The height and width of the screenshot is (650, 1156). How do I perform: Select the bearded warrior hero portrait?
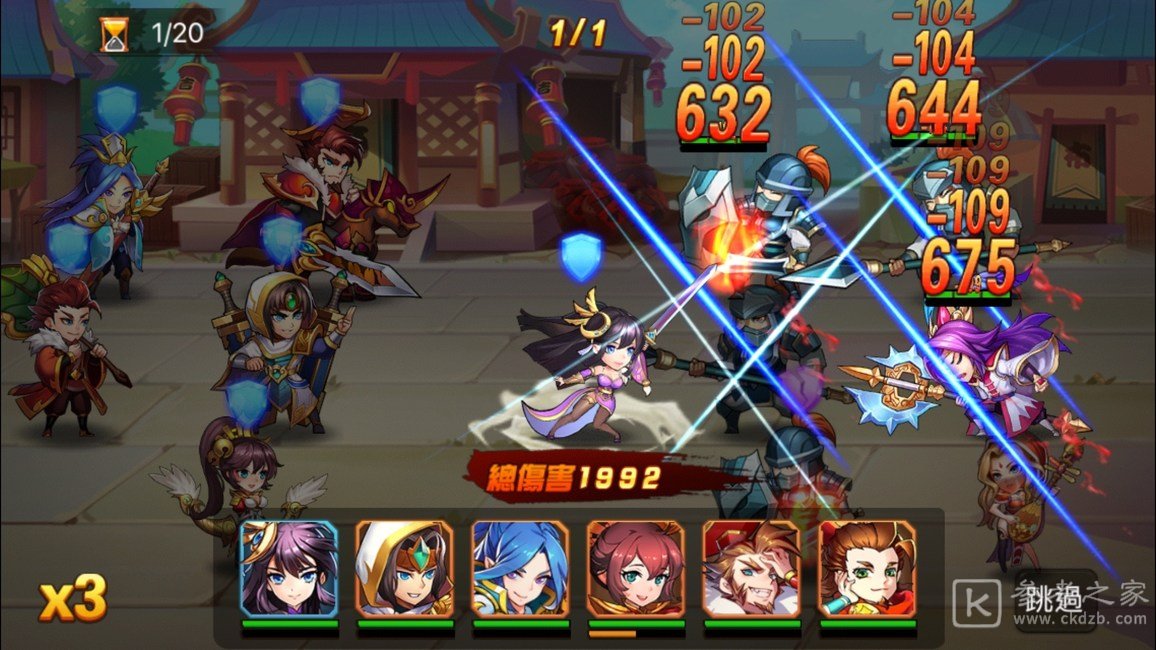point(752,569)
